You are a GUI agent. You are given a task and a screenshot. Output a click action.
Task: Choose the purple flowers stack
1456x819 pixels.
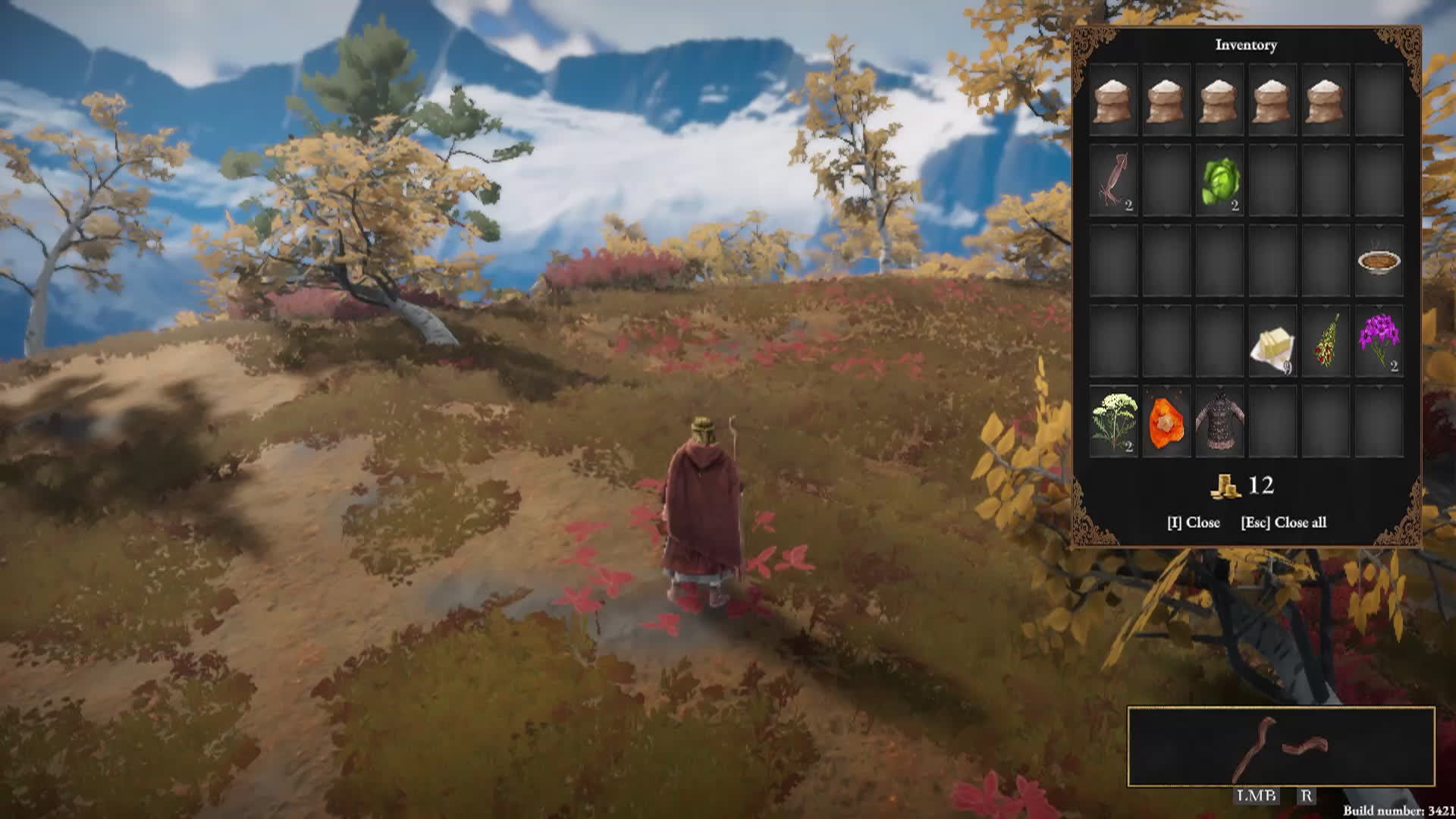(x=1379, y=341)
